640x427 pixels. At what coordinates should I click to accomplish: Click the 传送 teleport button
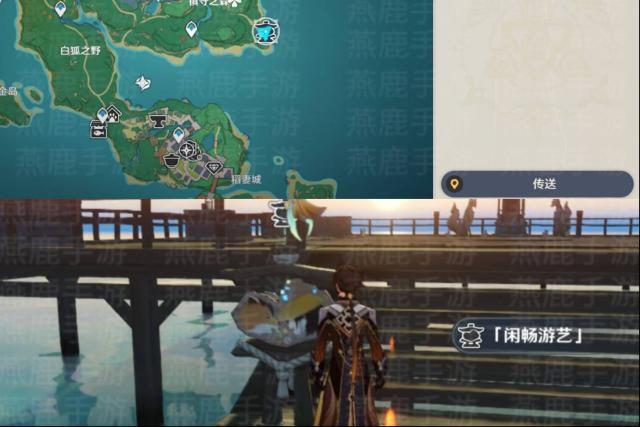(537, 184)
